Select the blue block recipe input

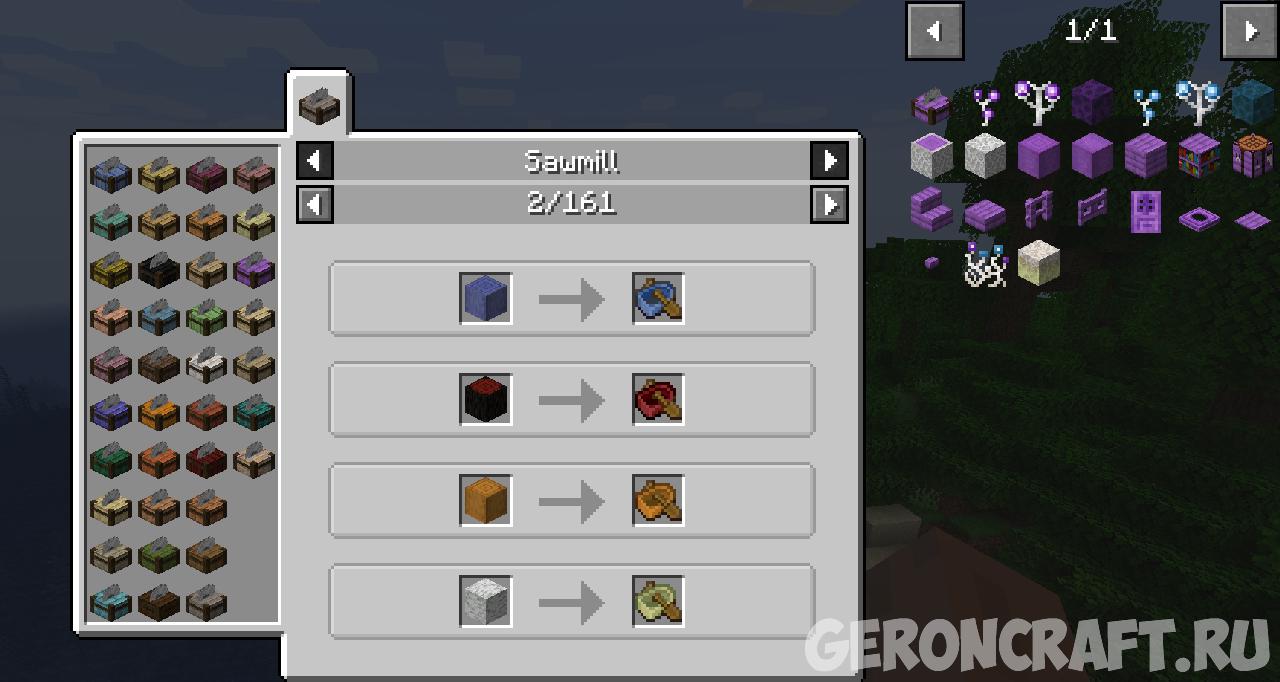click(x=486, y=298)
